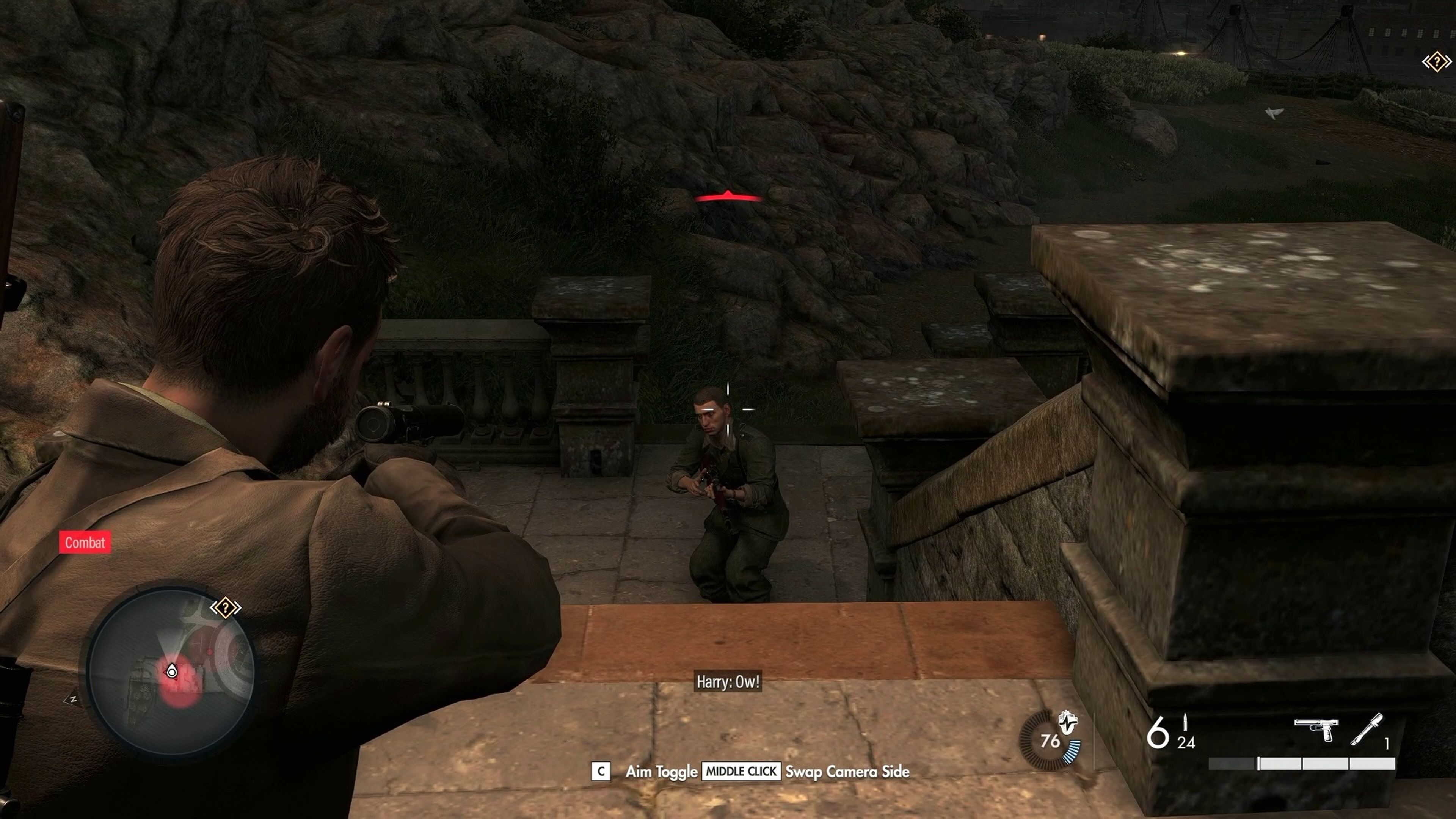Toggle the Combat status badge
This screenshot has height=819, width=1456.
[85, 543]
